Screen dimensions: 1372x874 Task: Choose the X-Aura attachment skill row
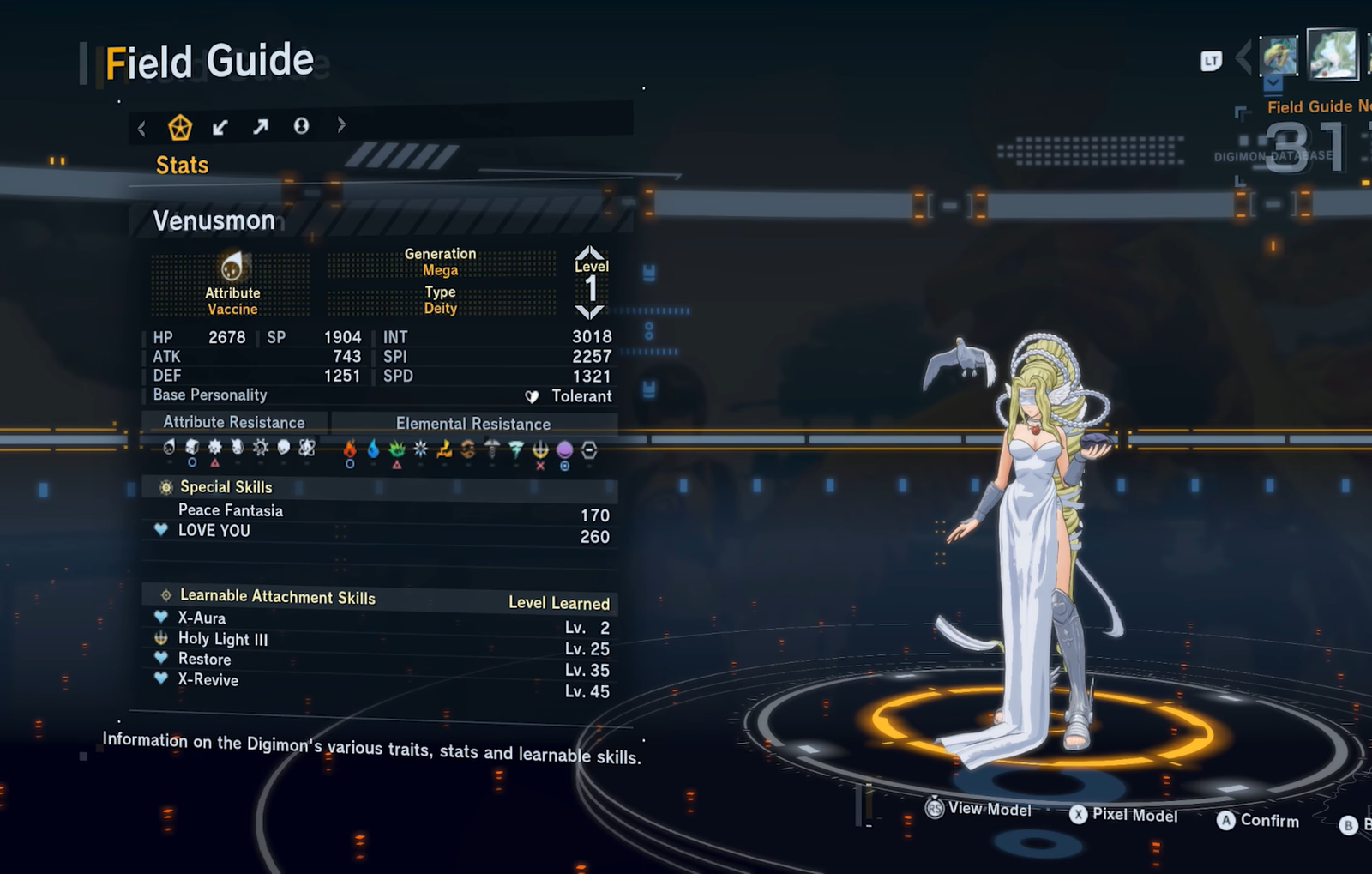[x=202, y=618]
